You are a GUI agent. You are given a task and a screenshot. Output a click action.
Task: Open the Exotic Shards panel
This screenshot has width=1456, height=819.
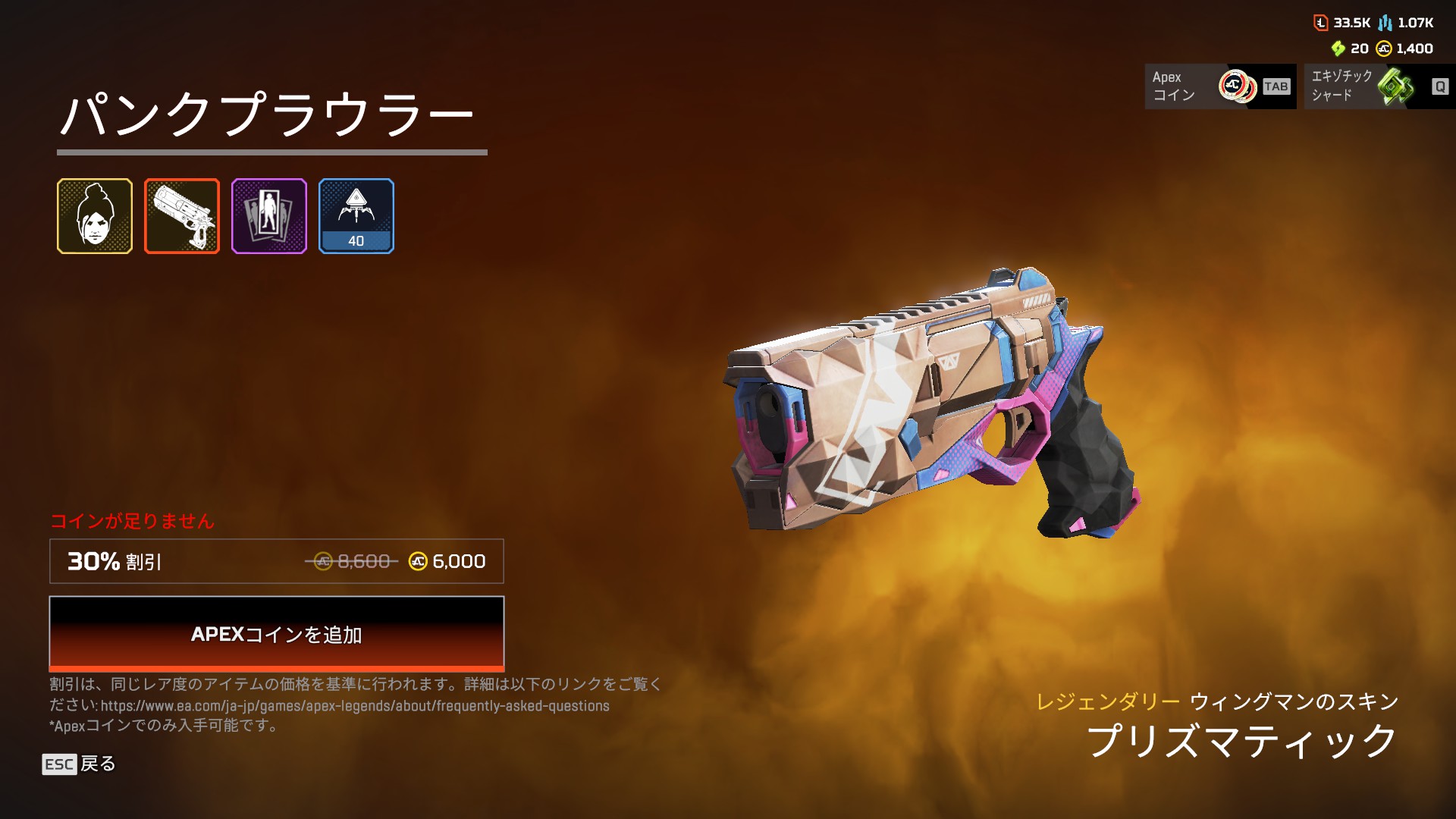pos(1379,86)
